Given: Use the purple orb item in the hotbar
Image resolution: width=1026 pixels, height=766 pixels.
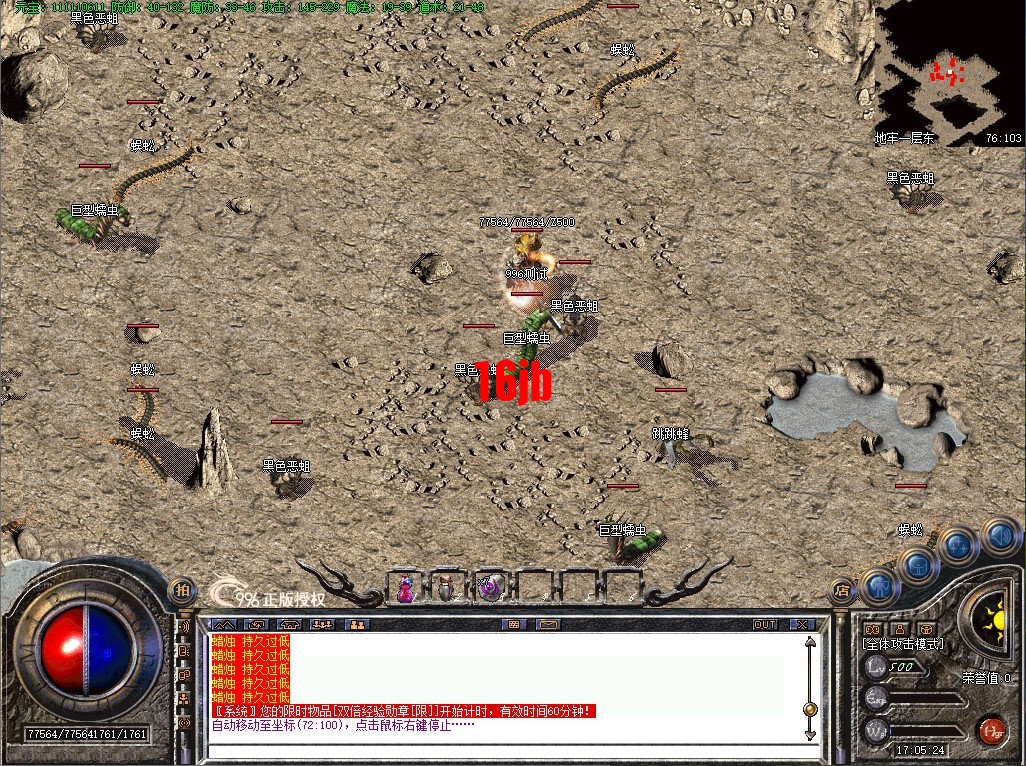Looking at the screenshot, I should (x=490, y=588).
